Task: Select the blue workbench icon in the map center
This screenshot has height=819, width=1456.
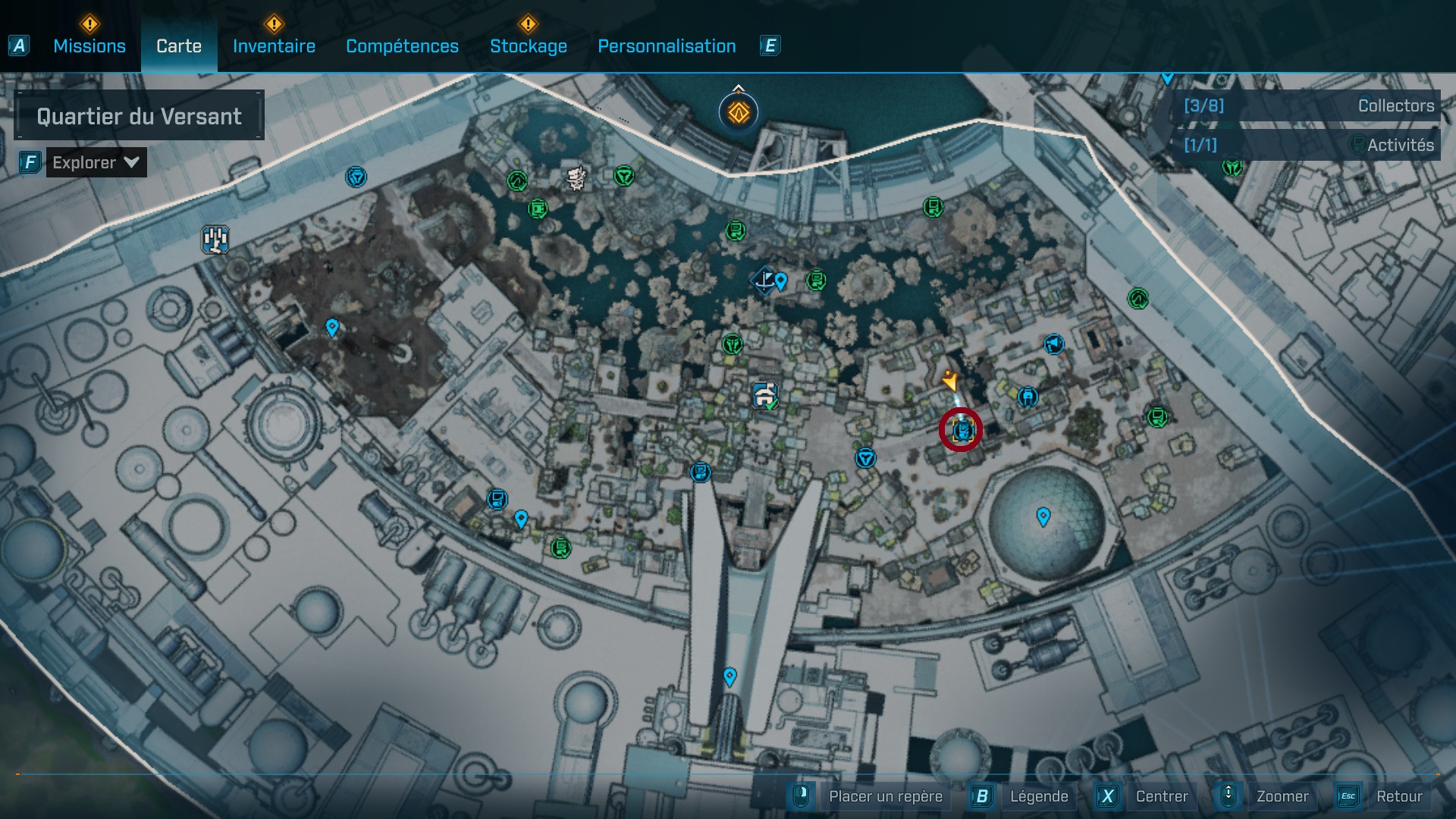Action: [765, 394]
